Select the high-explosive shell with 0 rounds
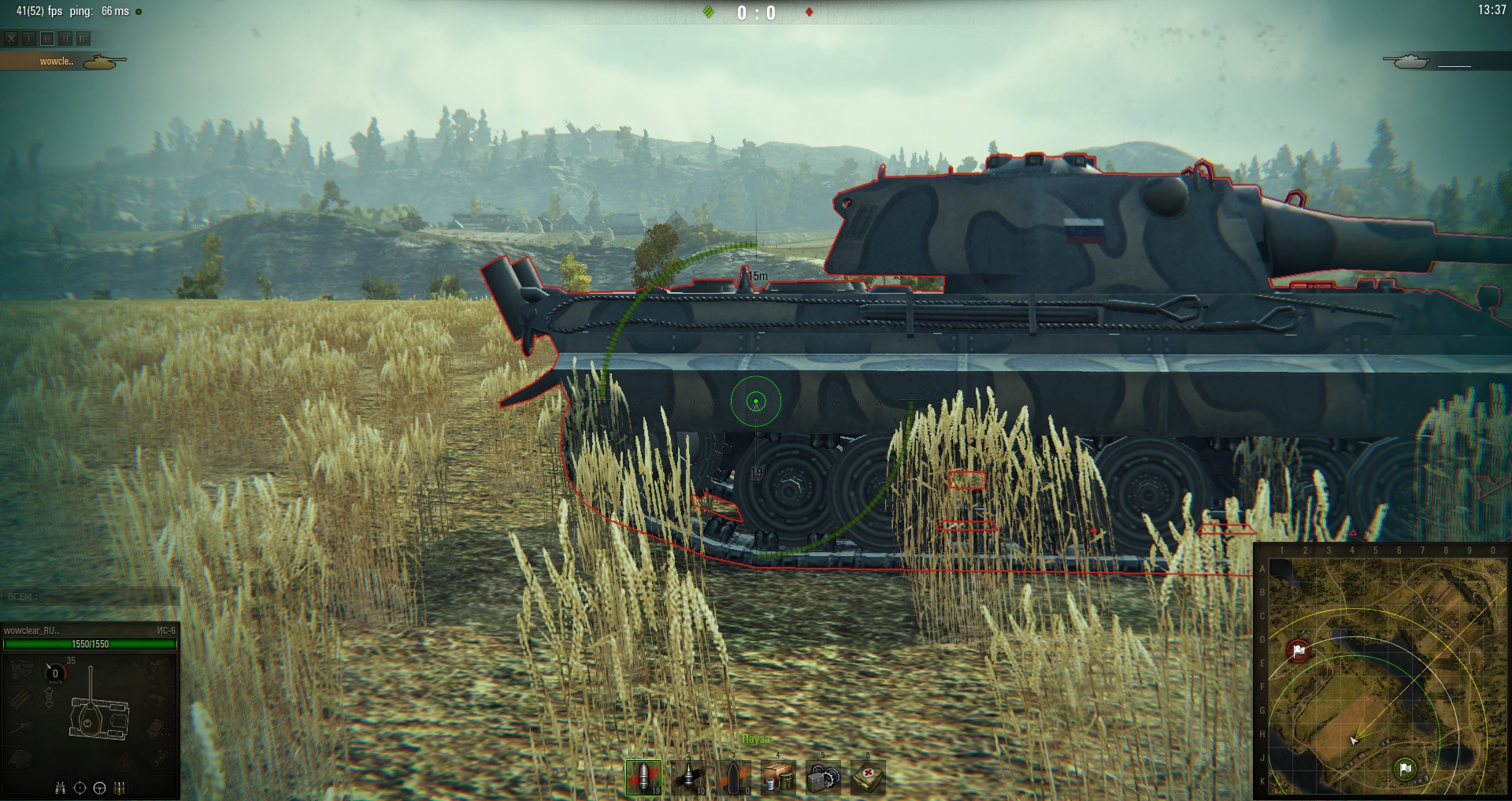Screen dimensions: 1512x801 tap(733, 777)
